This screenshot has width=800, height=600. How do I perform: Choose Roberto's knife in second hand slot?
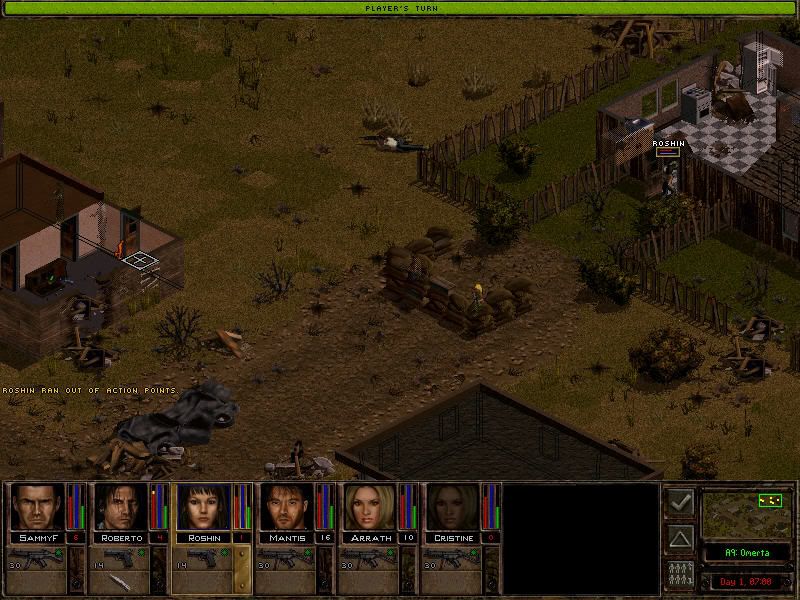point(121,582)
